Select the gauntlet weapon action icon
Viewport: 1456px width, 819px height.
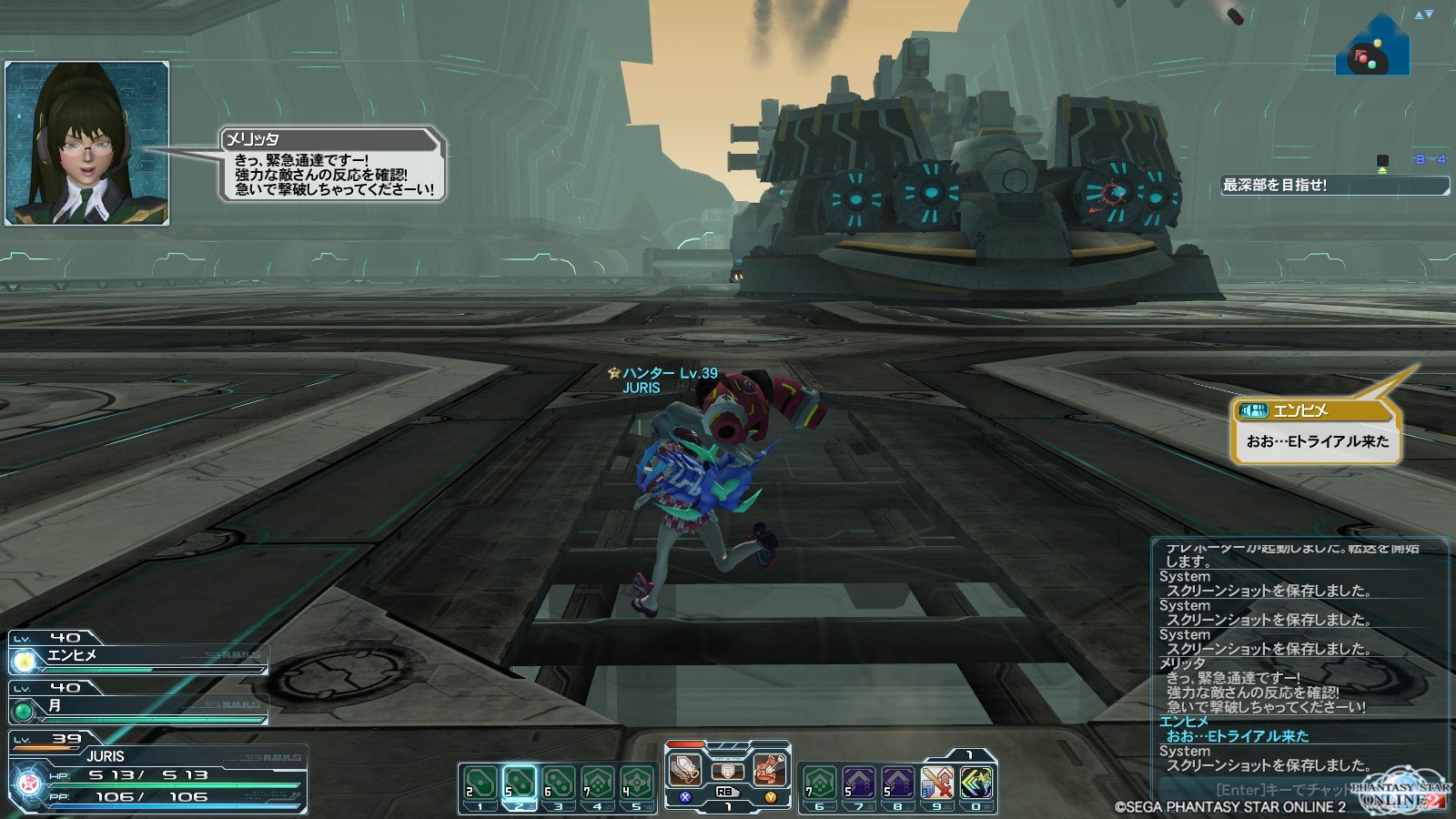click(685, 769)
